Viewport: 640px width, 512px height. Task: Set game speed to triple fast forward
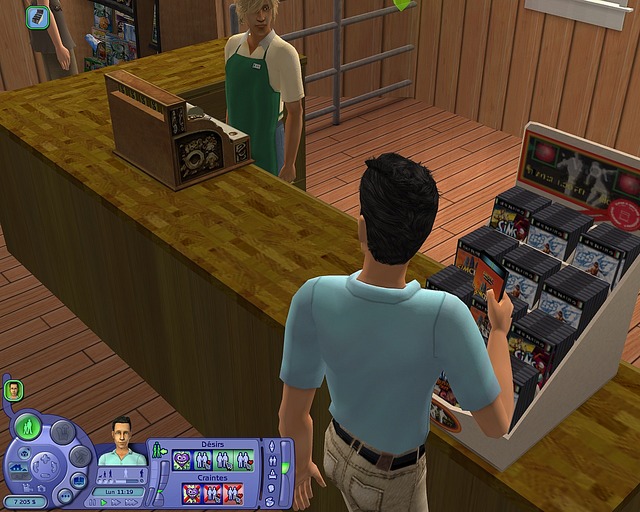[x=131, y=502]
